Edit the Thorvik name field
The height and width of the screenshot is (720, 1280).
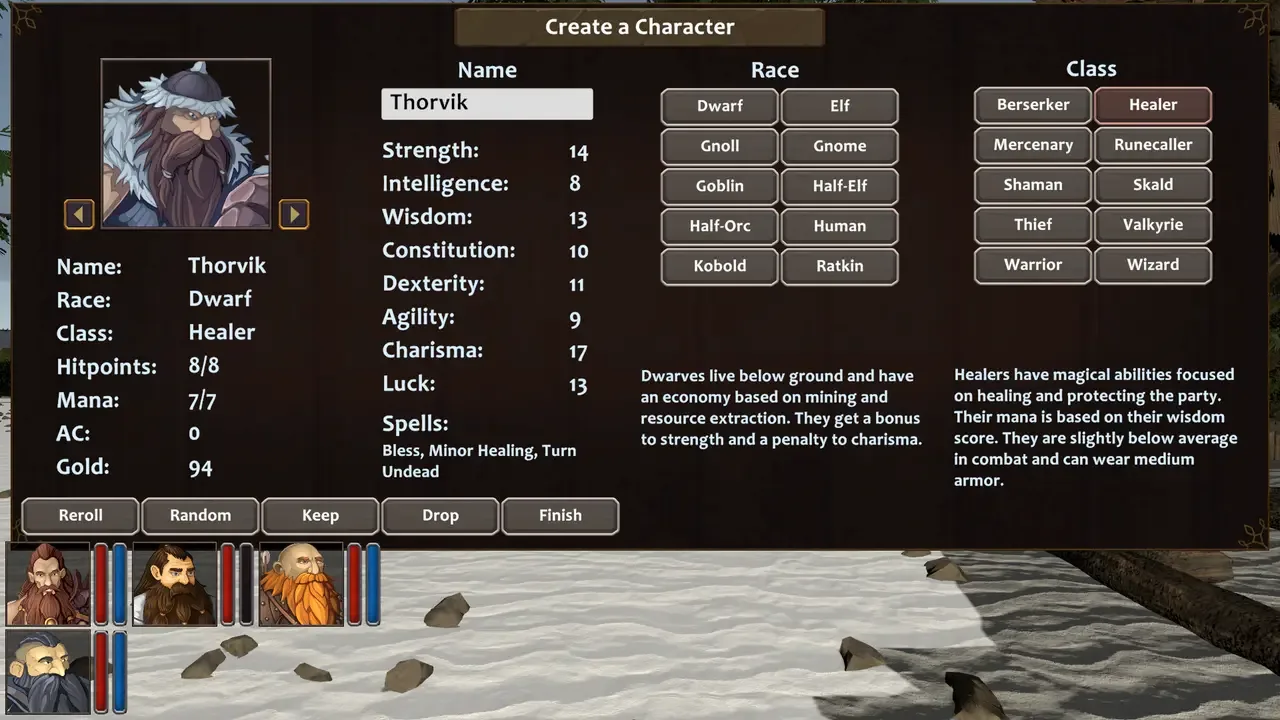coord(487,104)
